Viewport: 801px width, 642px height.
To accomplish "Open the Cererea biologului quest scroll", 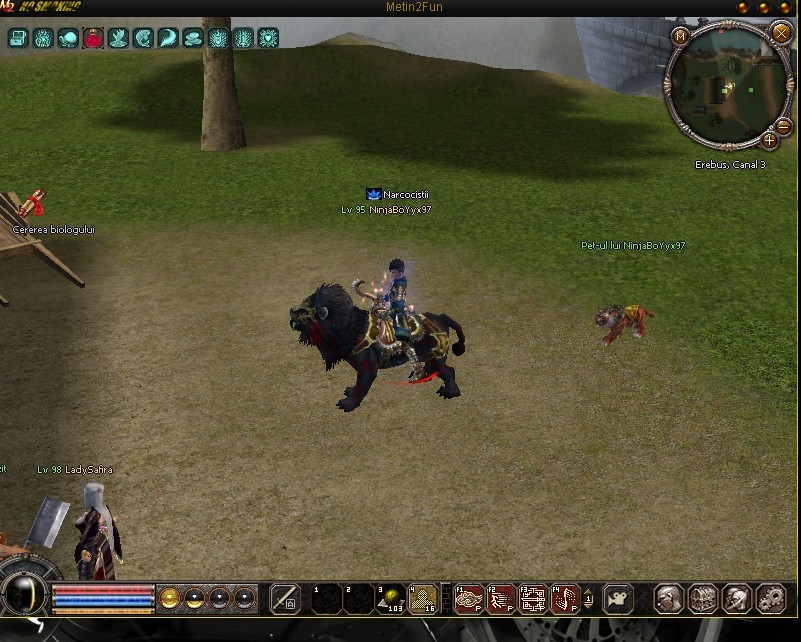I will click(x=32, y=205).
